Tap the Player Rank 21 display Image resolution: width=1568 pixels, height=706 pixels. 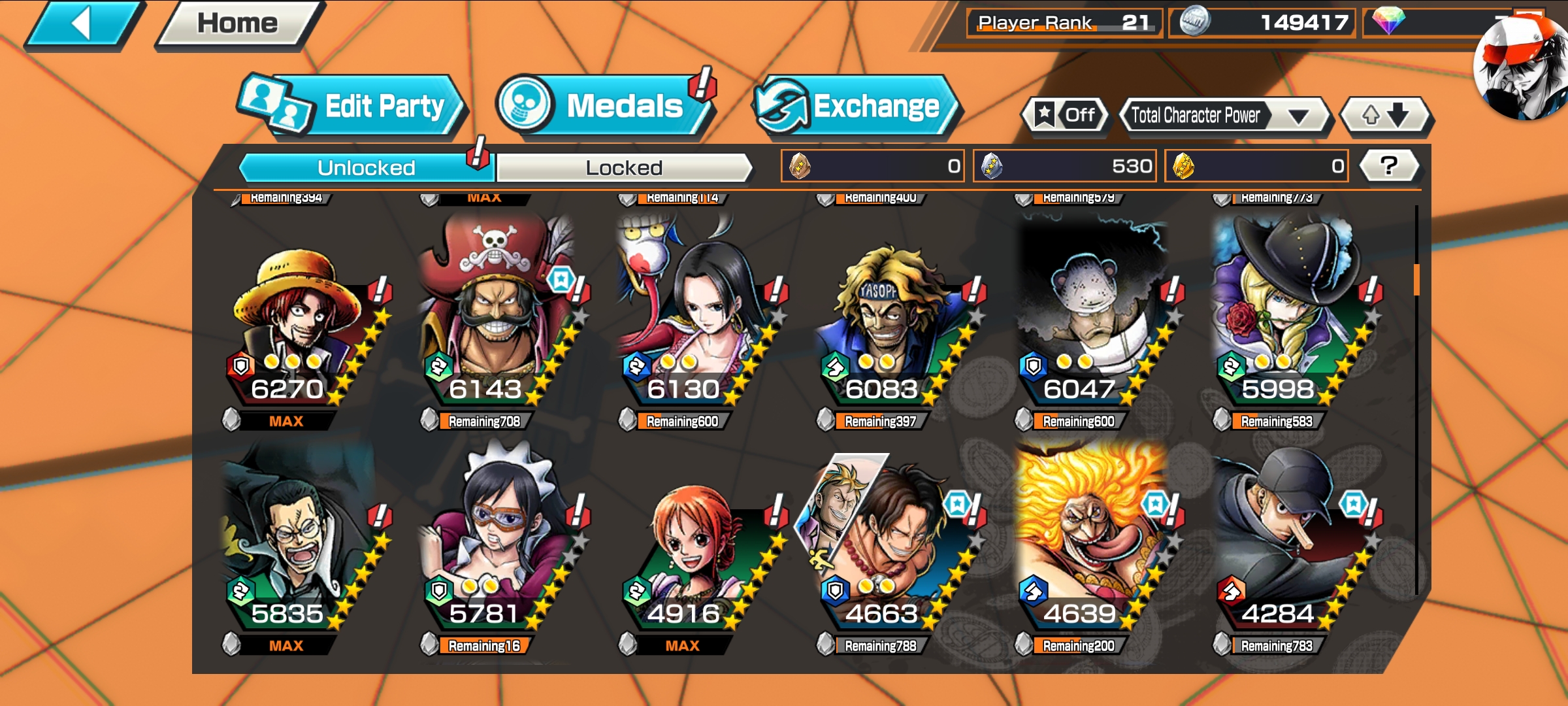pos(1065,20)
